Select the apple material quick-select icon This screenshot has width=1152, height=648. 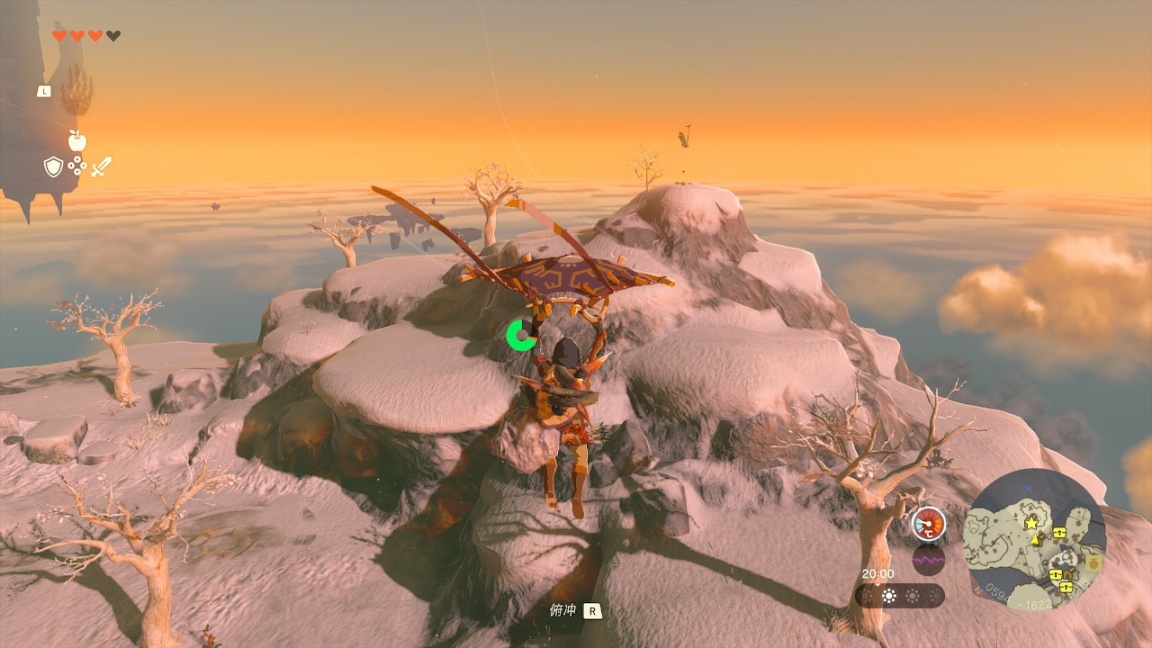(x=77, y=141)
